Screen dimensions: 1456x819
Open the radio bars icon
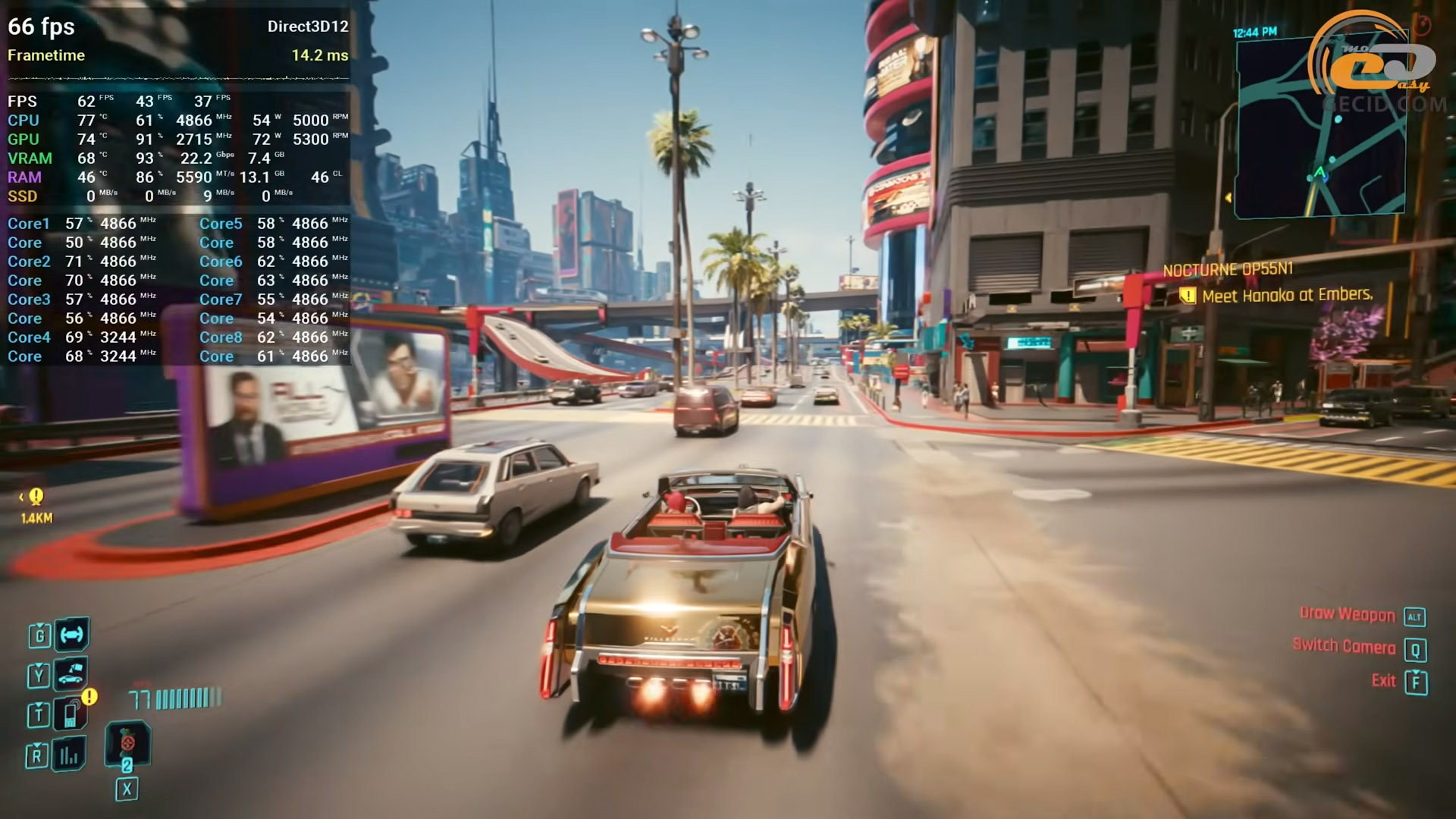(69, 755)
